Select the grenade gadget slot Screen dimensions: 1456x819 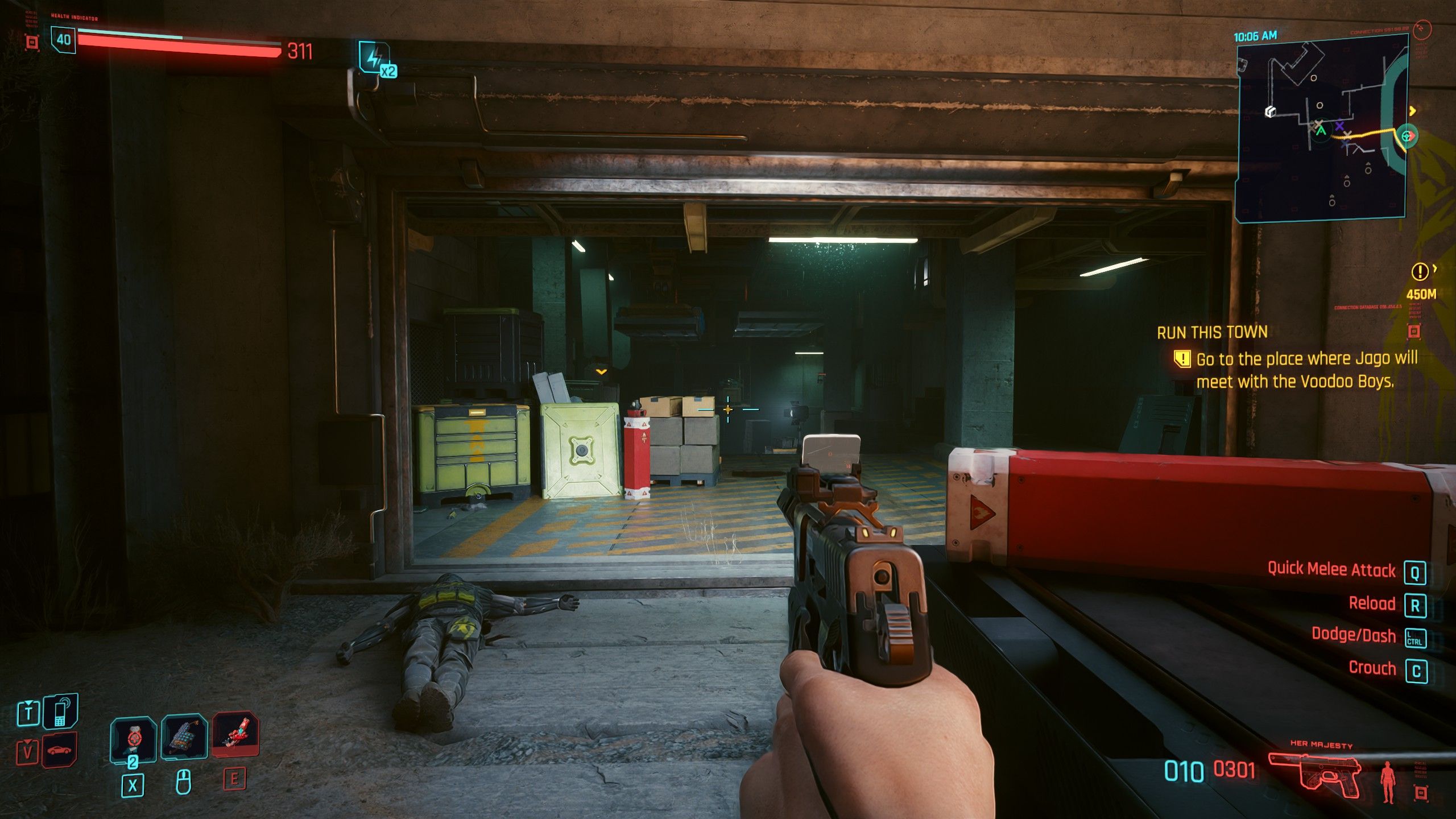(184, 738)
